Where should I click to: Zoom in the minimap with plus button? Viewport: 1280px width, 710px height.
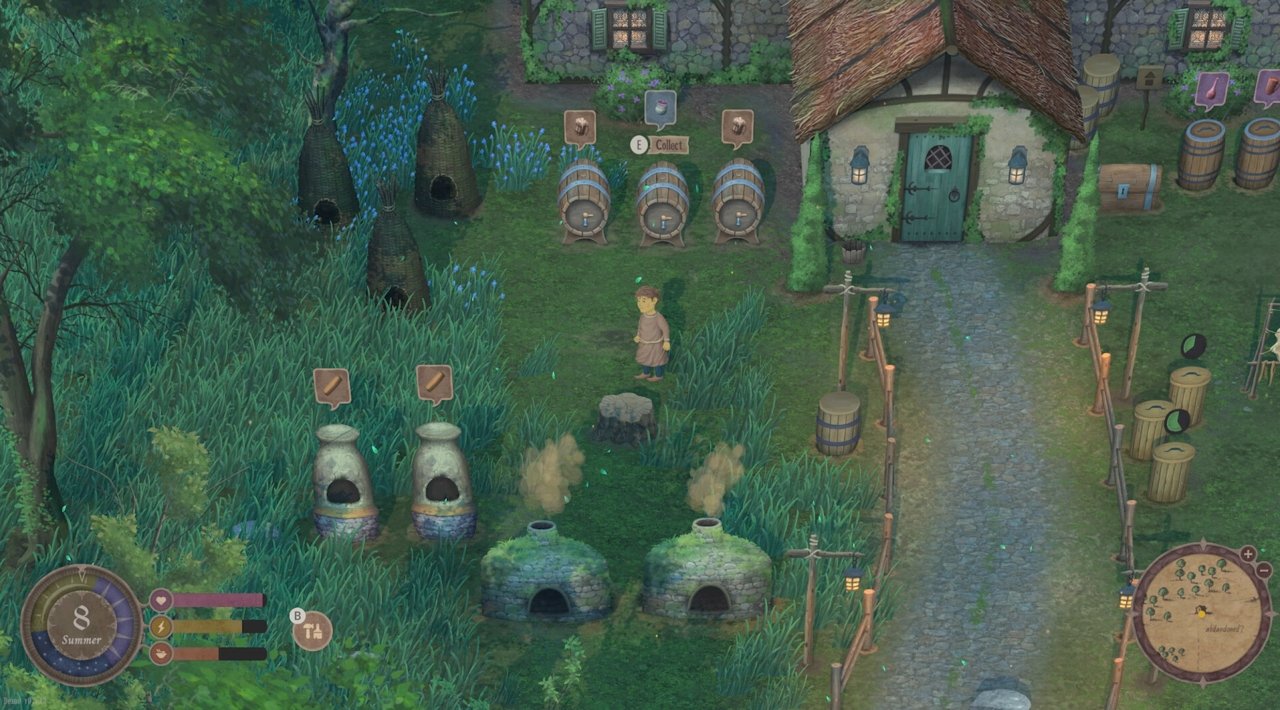1247,554
